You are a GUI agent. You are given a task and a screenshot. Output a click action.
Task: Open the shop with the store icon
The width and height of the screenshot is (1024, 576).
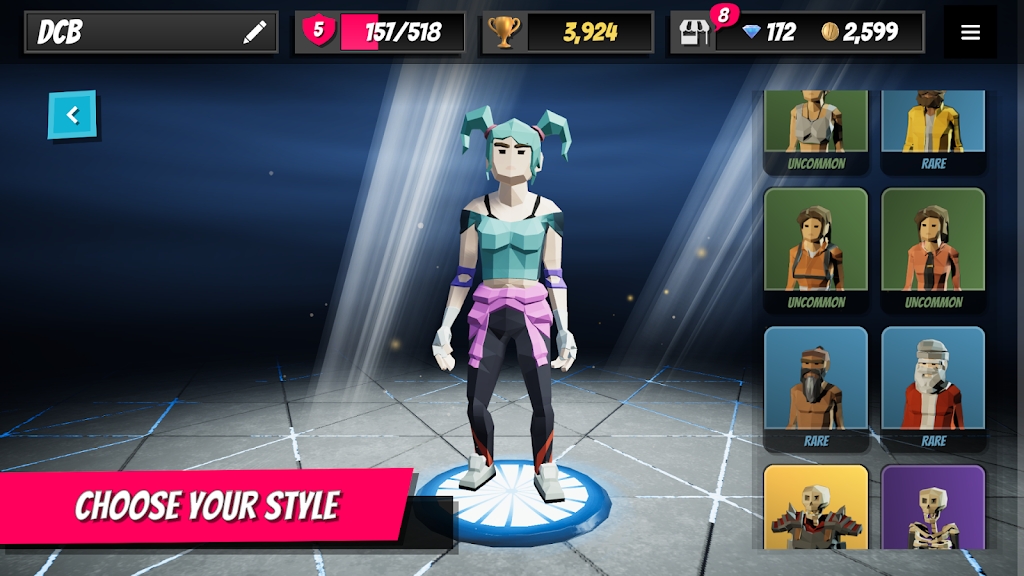click(x=694, y=32)
